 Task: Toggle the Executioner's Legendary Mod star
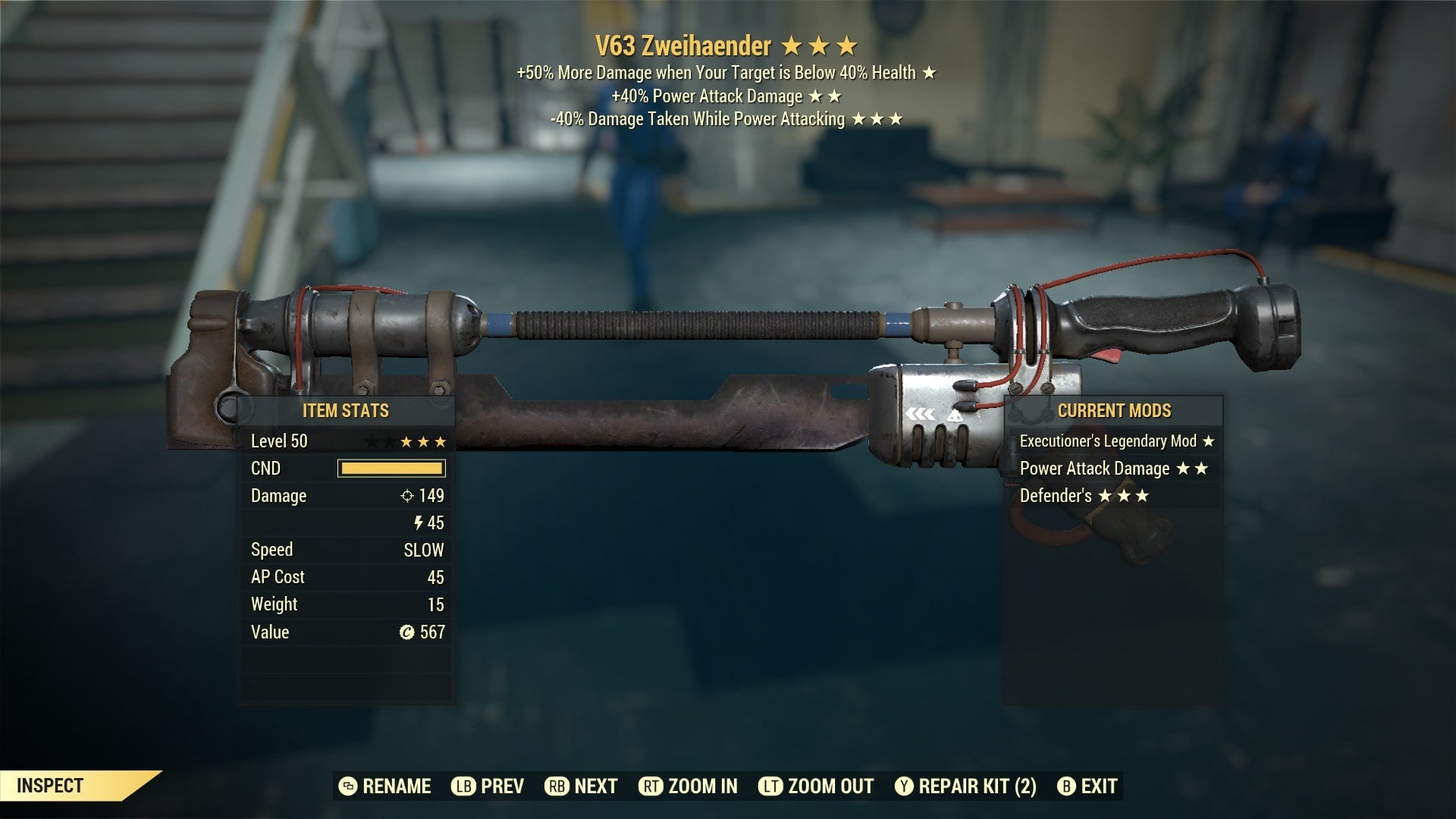[1209, 440]
